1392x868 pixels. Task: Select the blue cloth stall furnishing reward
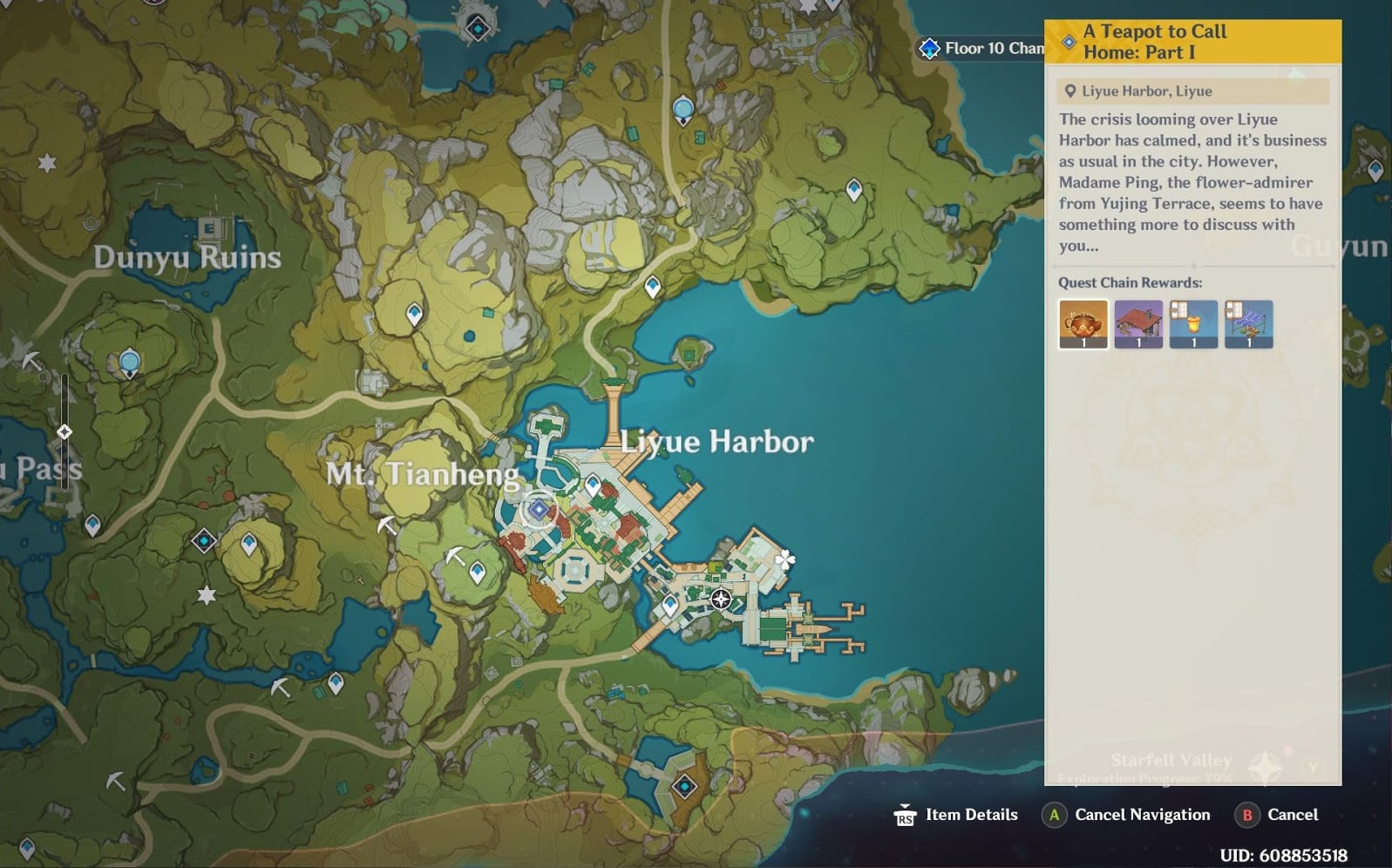click(x=1248, y=324)
